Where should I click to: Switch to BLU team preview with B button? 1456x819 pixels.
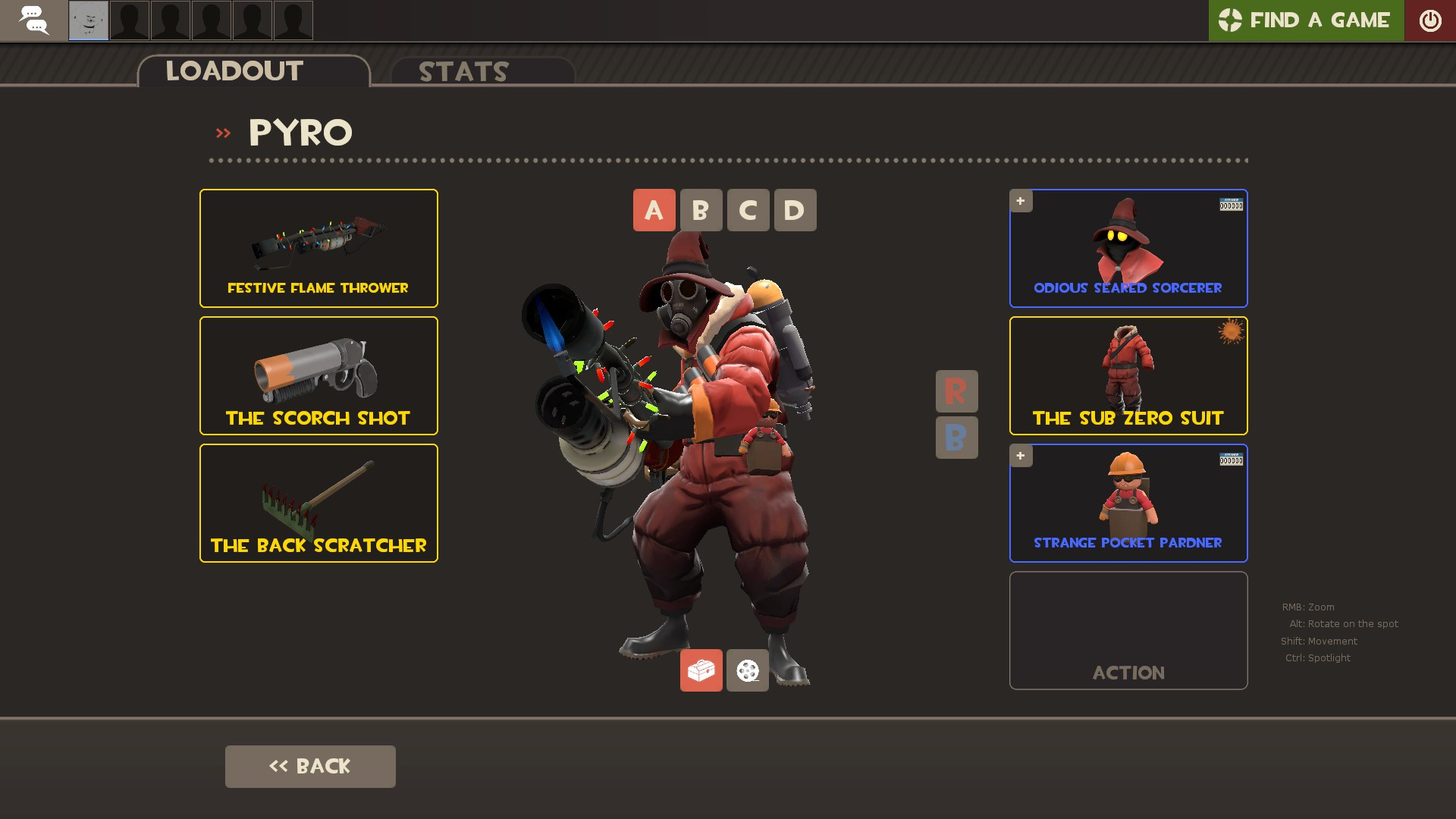956,437
